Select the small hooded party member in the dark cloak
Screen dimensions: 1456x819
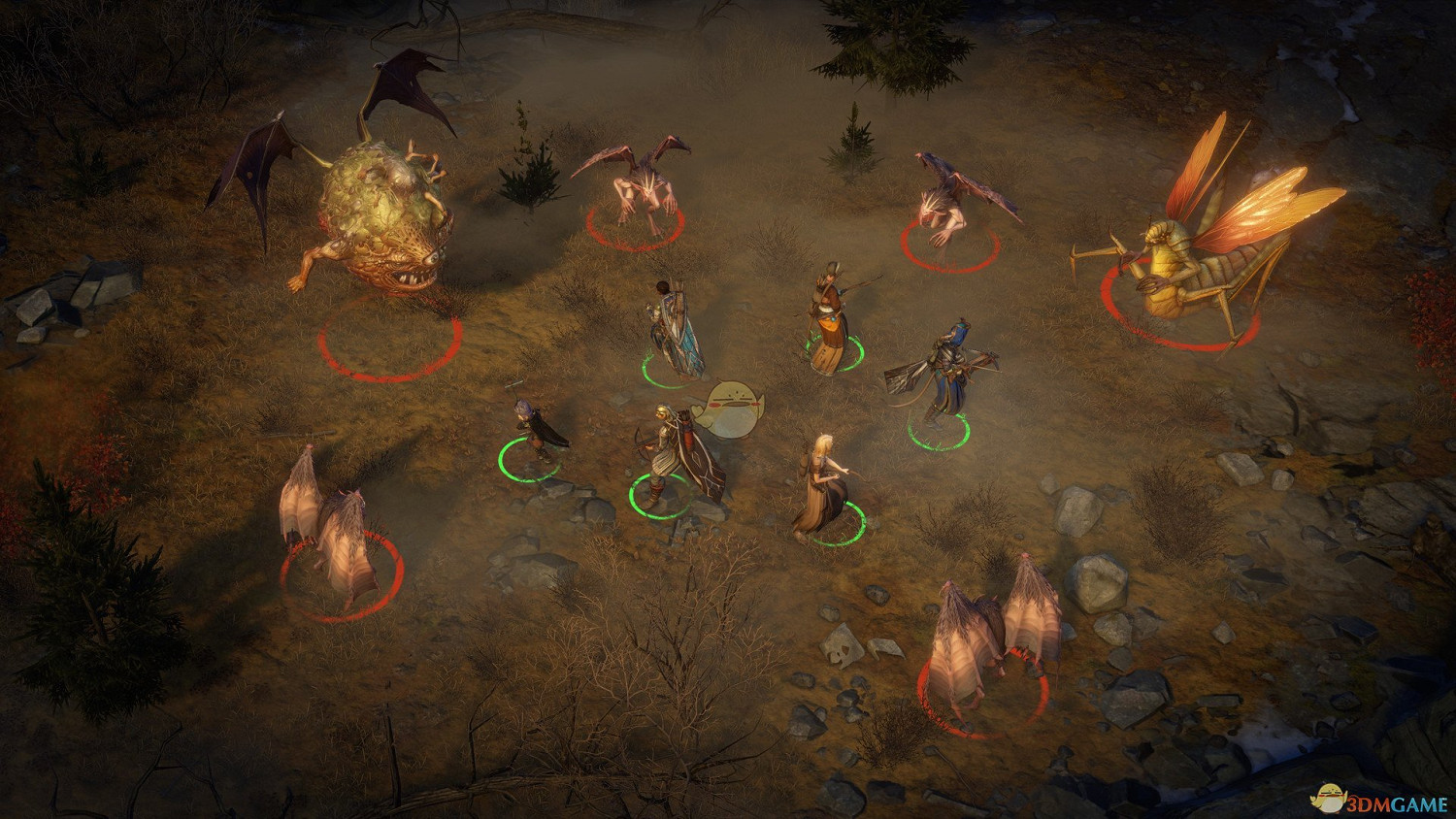534,434
